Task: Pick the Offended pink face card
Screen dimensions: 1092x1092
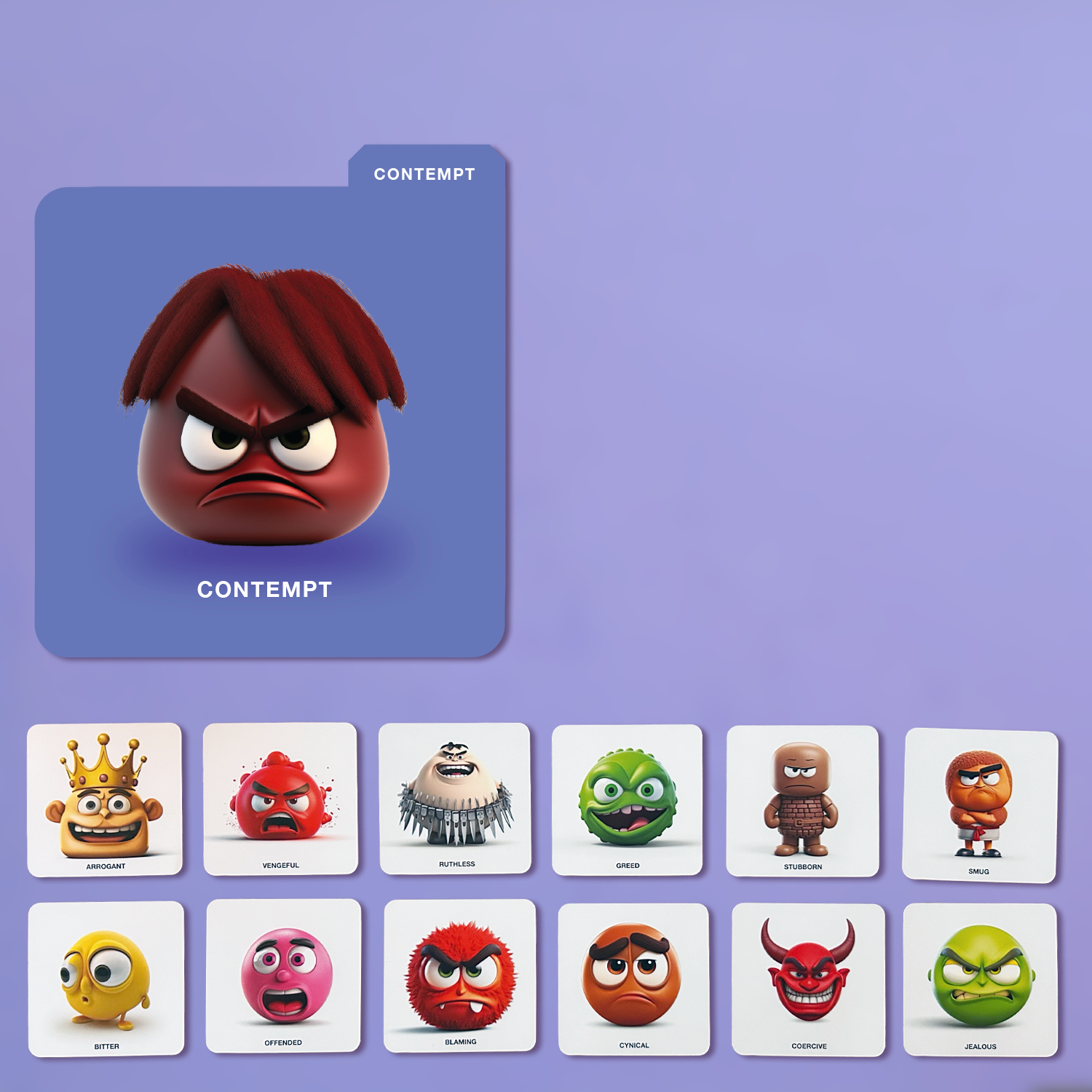Action: tap(283, 976)
